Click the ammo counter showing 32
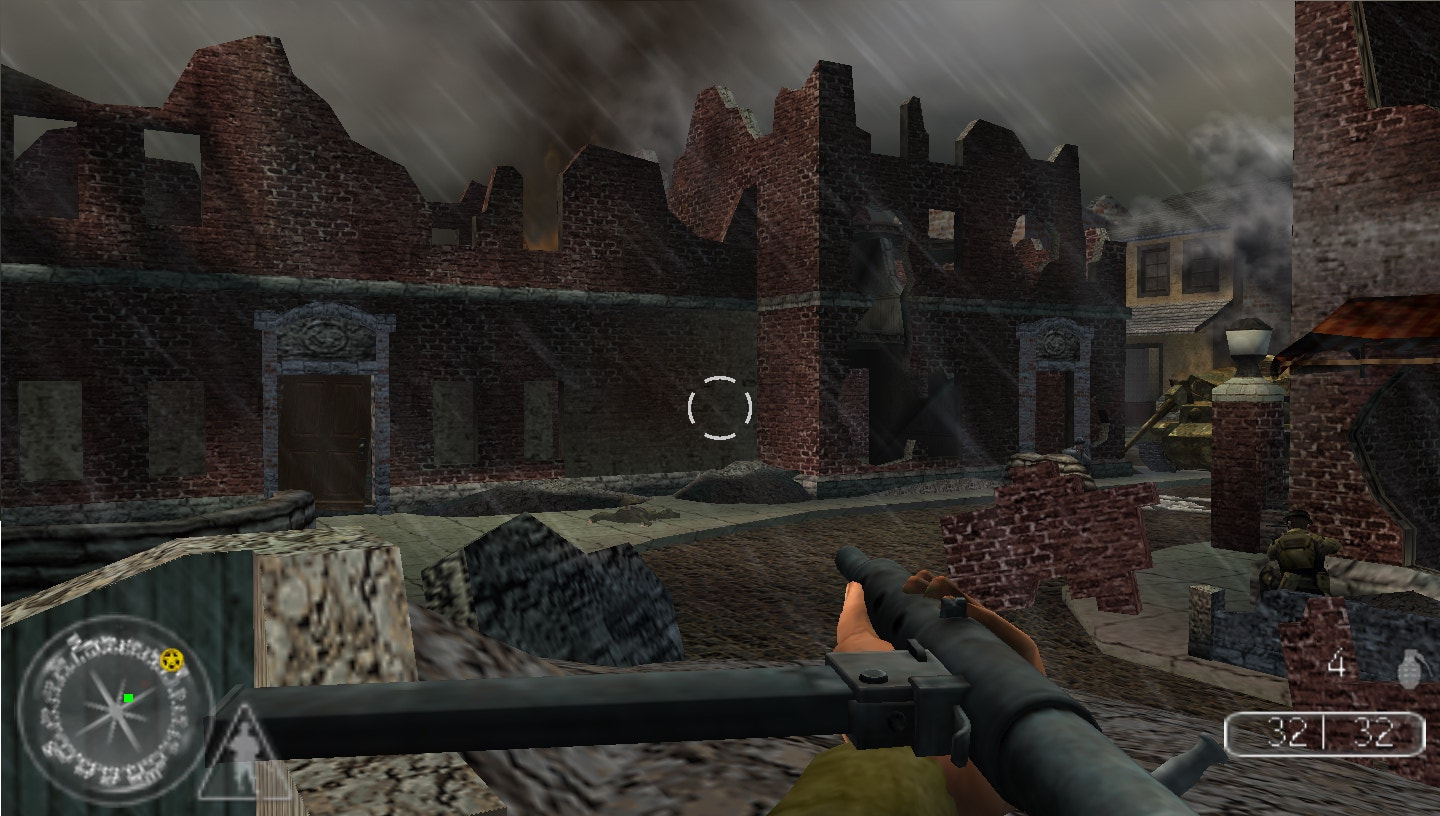The image size is (1440, 816). point(1286,730)
